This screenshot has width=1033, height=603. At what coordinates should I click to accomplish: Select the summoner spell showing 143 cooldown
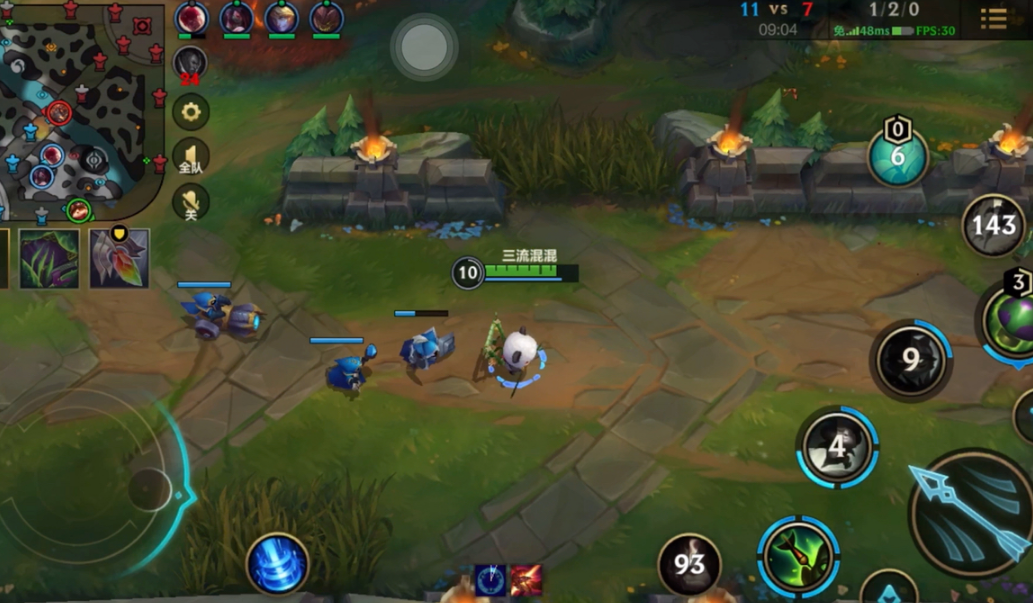(x=994, y=226)
